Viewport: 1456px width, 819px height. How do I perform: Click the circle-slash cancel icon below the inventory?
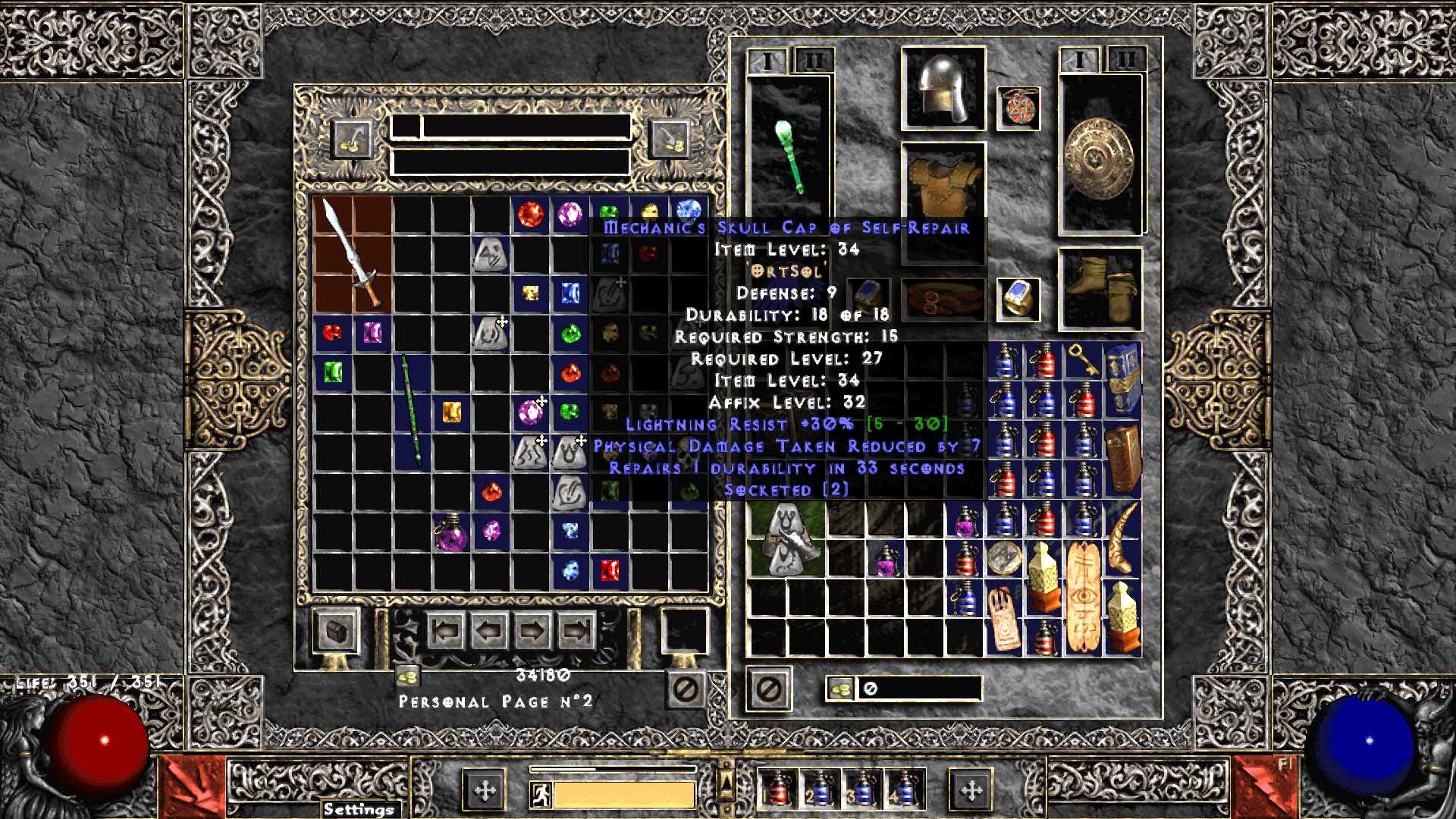[767, 687]
